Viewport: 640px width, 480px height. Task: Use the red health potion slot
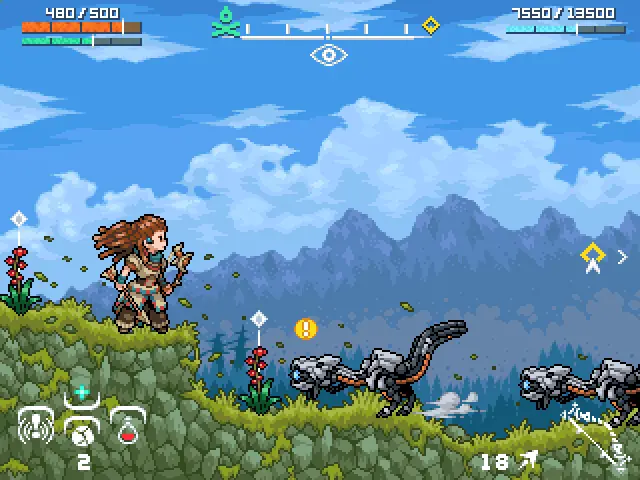tap(128, 430)
